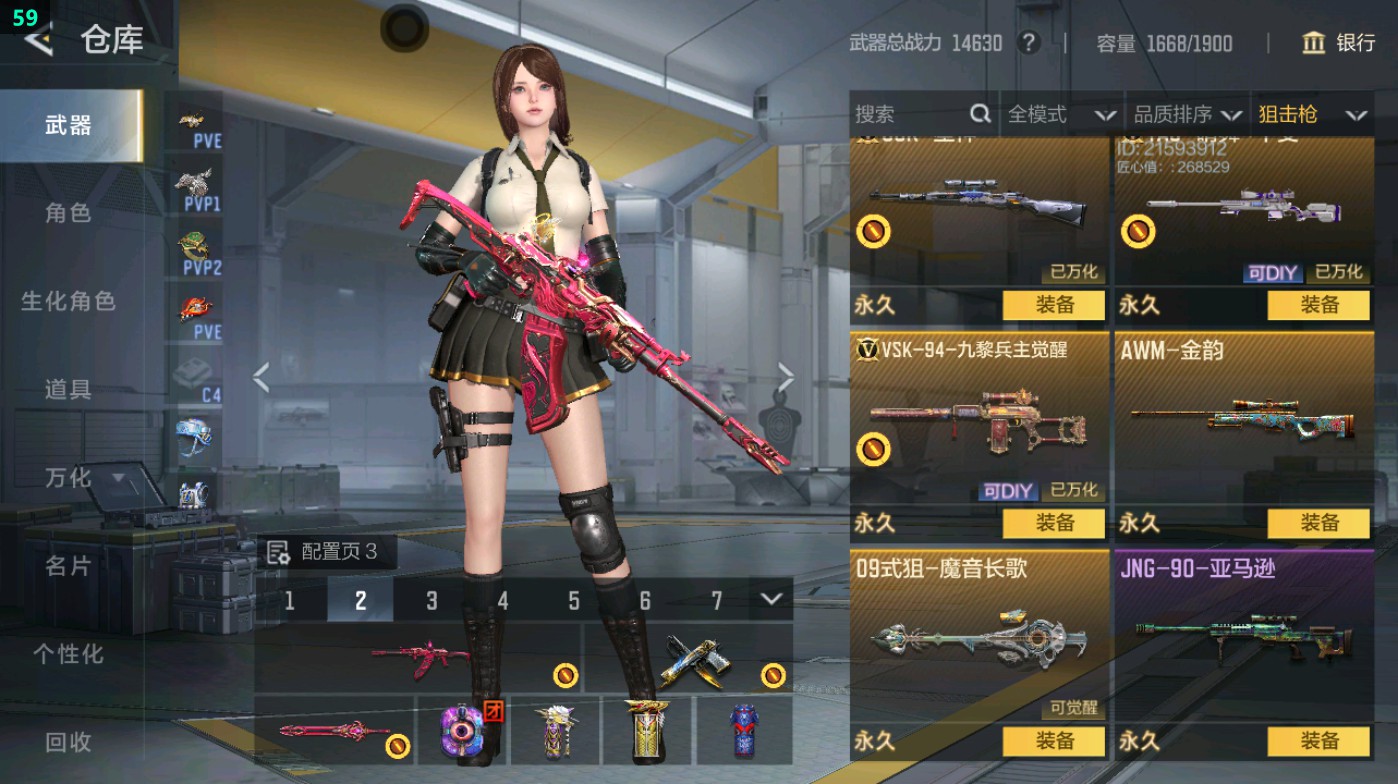Go back using the arrow beside 仓库
This screenshot has width=1398, height=784.
38,40
